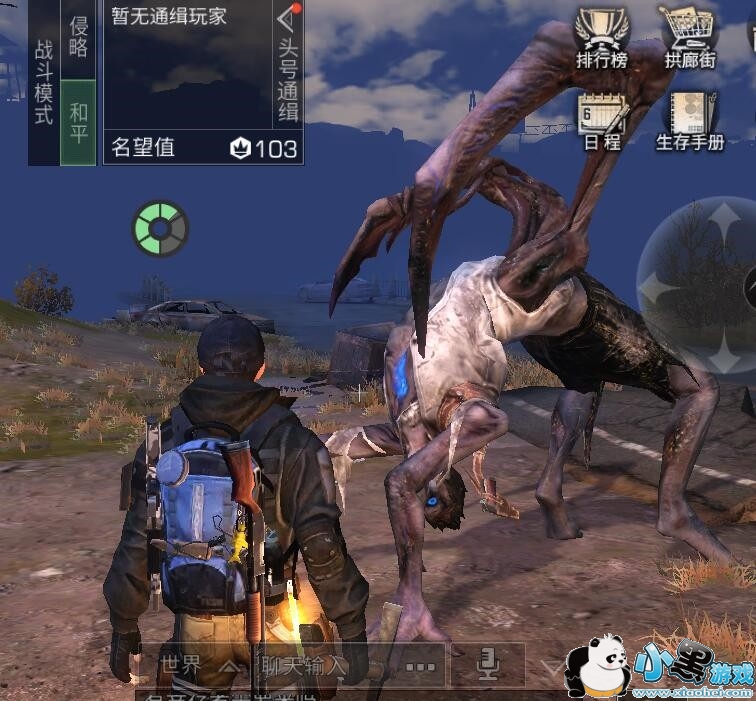Collapse the 头号通缉 wanted panel
The image size is (756, 701).
(288, 20)
